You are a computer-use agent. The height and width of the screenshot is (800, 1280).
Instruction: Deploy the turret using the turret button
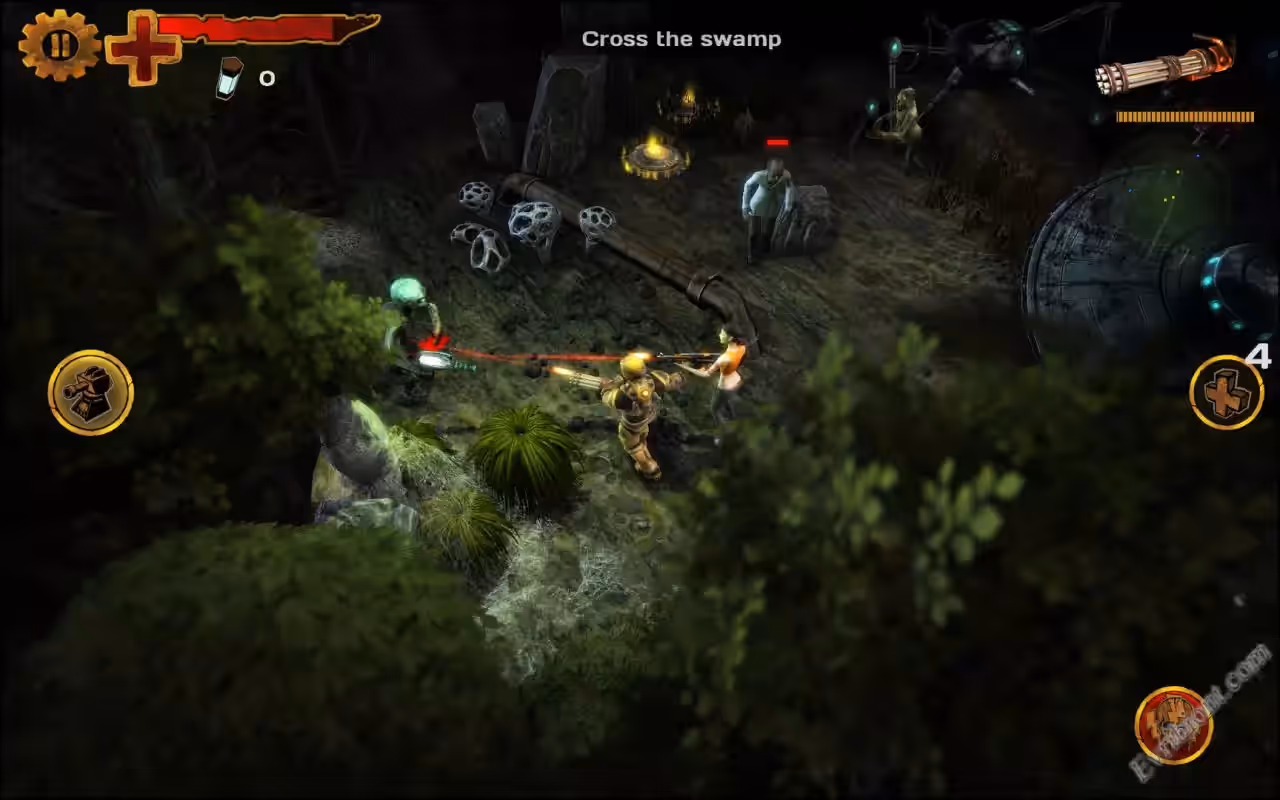point(90,392)
